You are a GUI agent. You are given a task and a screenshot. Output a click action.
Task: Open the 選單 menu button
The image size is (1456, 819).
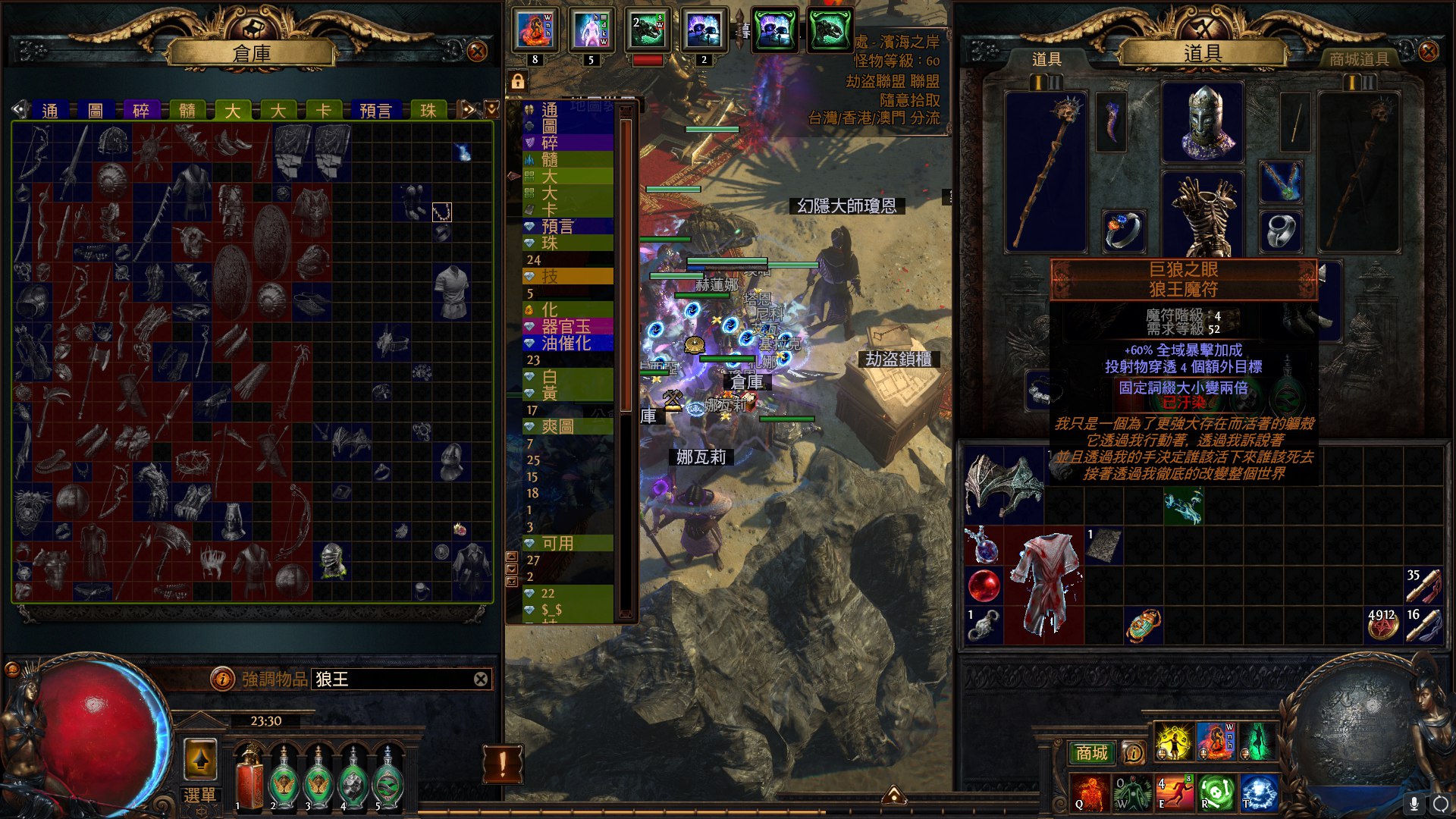(x=200, y=795)
